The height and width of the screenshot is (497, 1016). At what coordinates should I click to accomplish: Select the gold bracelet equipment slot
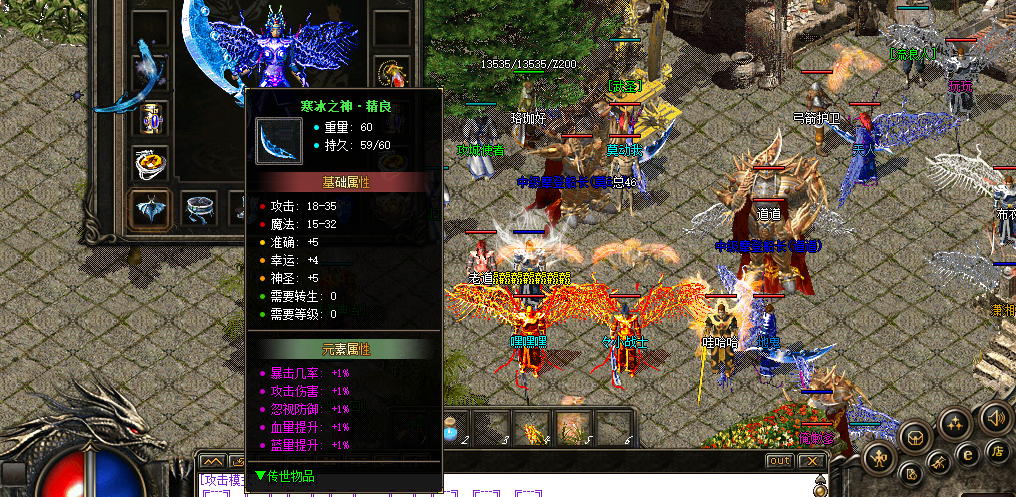[150, 116]
